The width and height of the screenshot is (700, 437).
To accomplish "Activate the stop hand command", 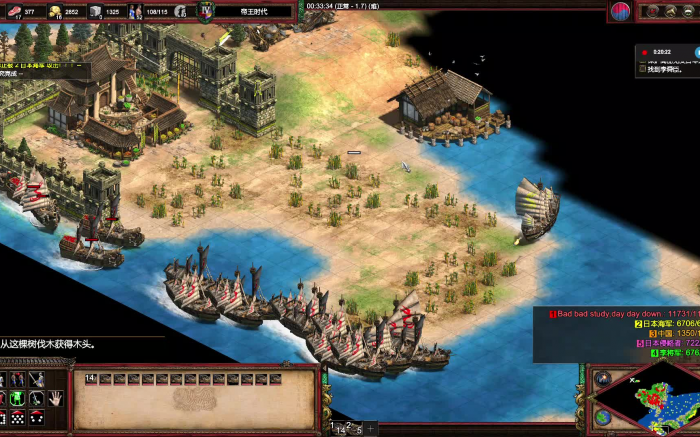I will (55, 397).
